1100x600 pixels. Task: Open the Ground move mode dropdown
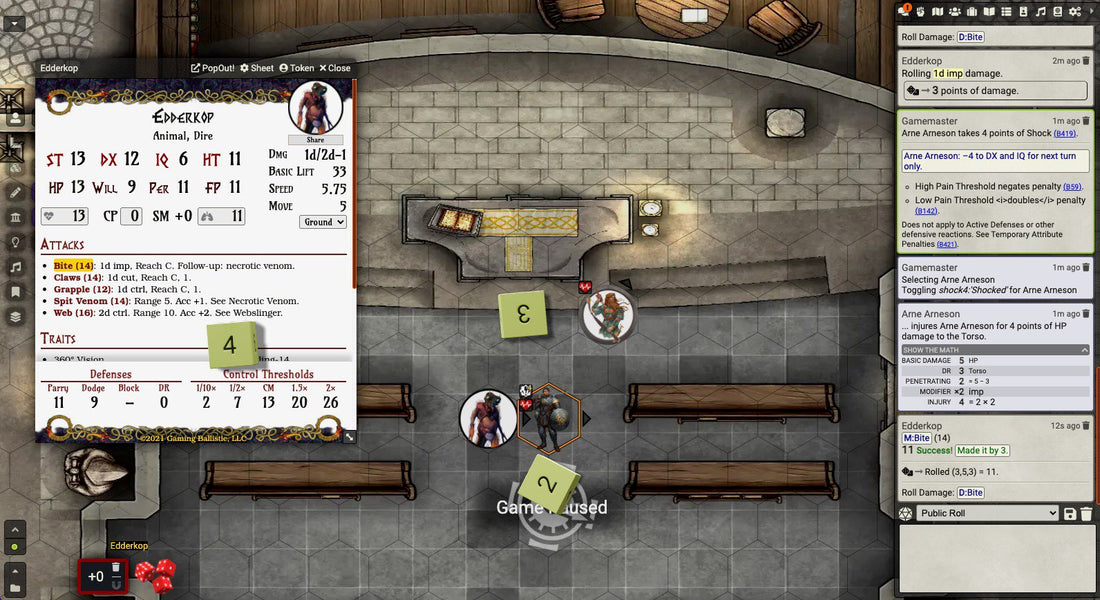[x=323, y=222]
